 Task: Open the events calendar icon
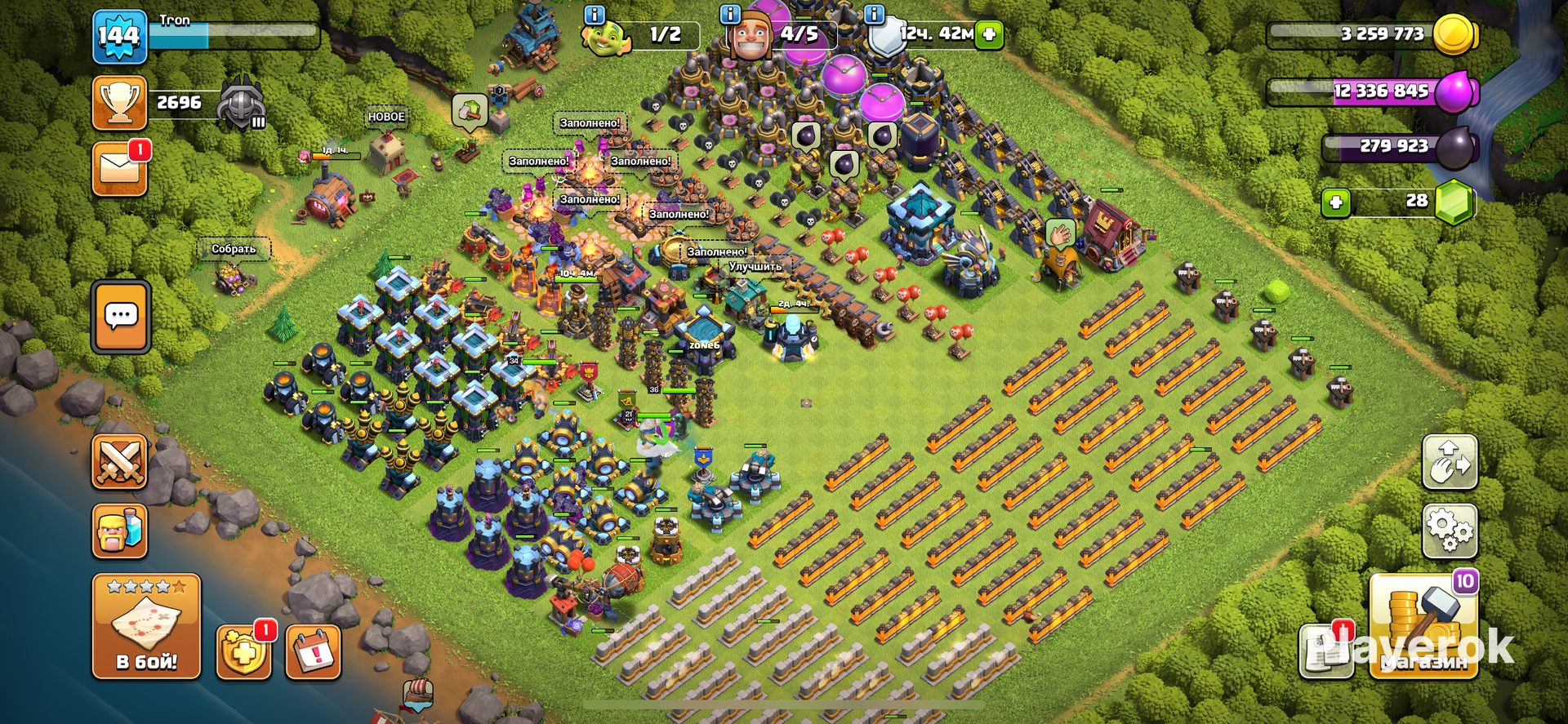coord(313,652)
